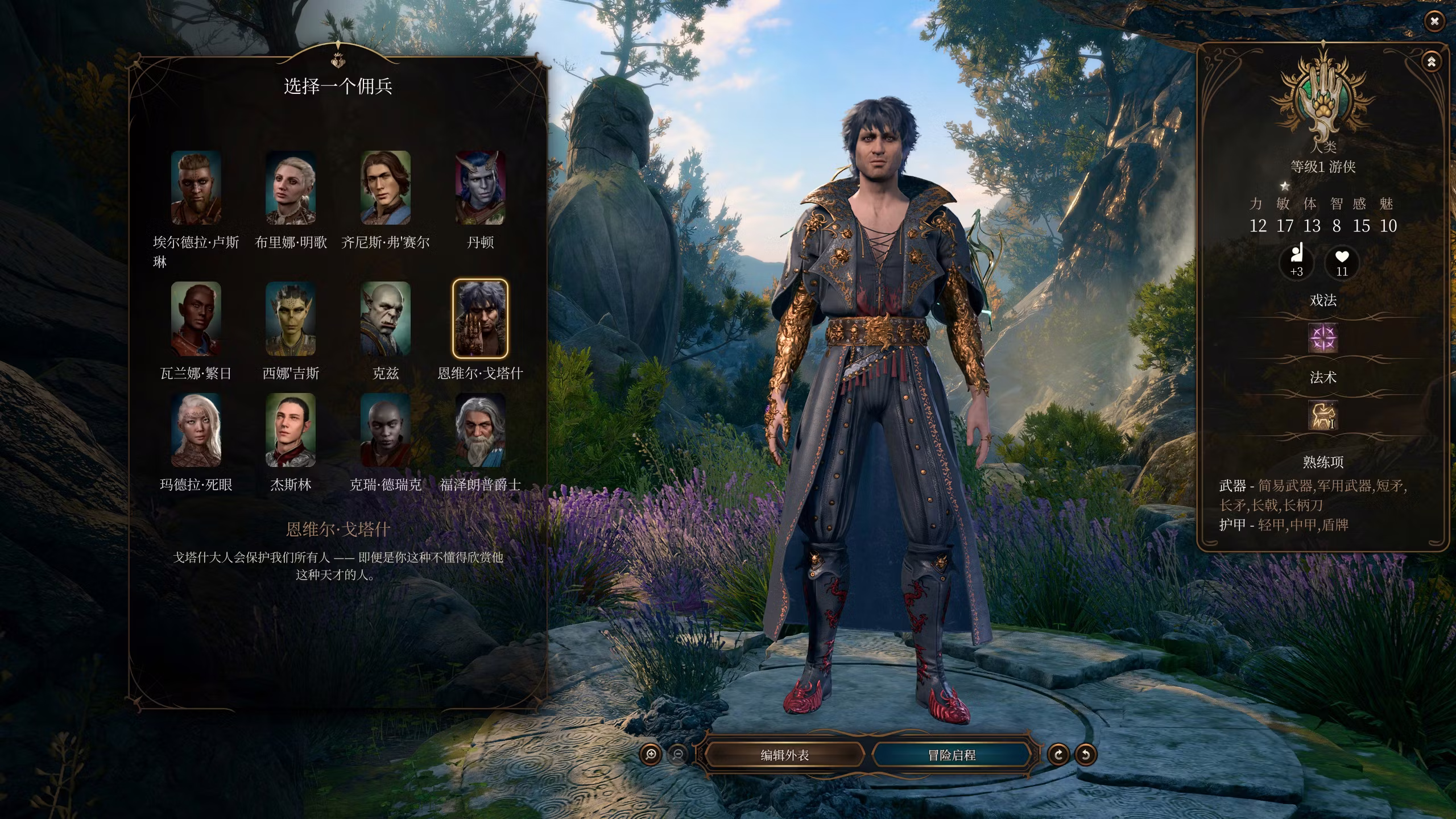The height and width of the screenshot is (819, 1456).
Task: Select hireling 埃尔德拉·卢斯琳 portrait
Action: pos(196,188)
